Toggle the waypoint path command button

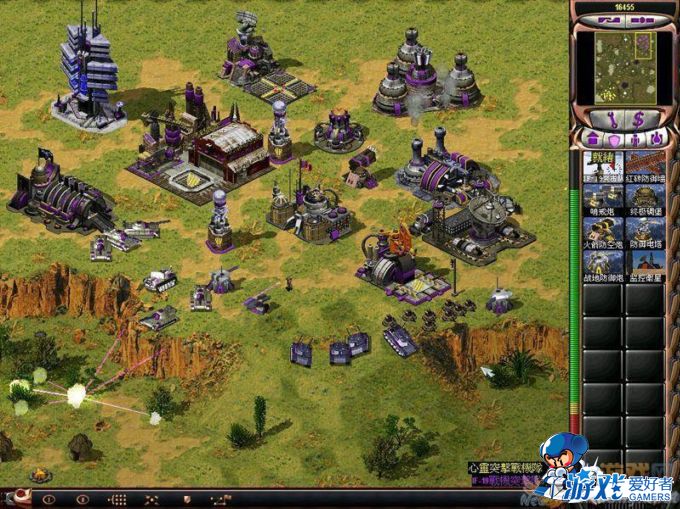tap(220, 499)
